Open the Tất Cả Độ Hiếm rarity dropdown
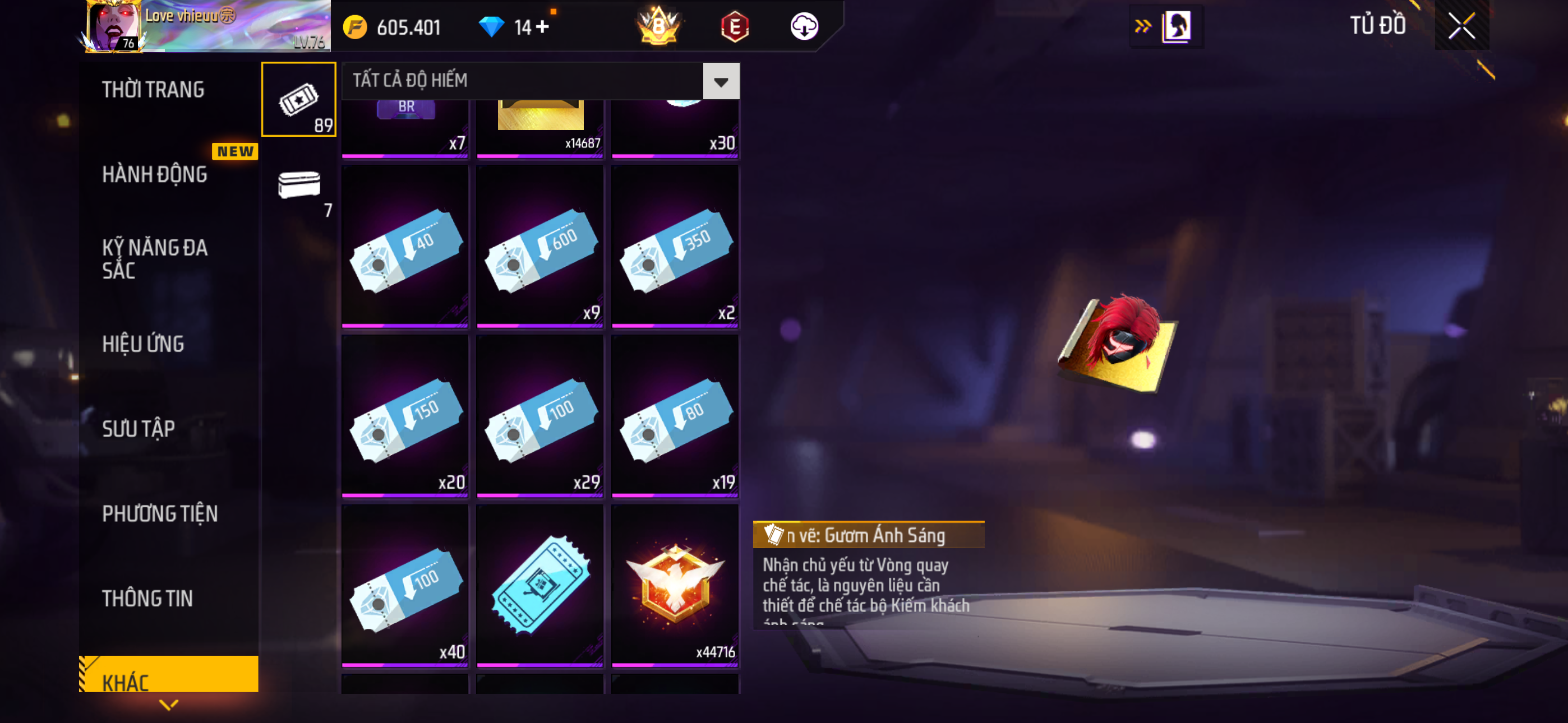The width and height of the screenshot is (1568, 723). pyautogui.click(x=721, y=81)
